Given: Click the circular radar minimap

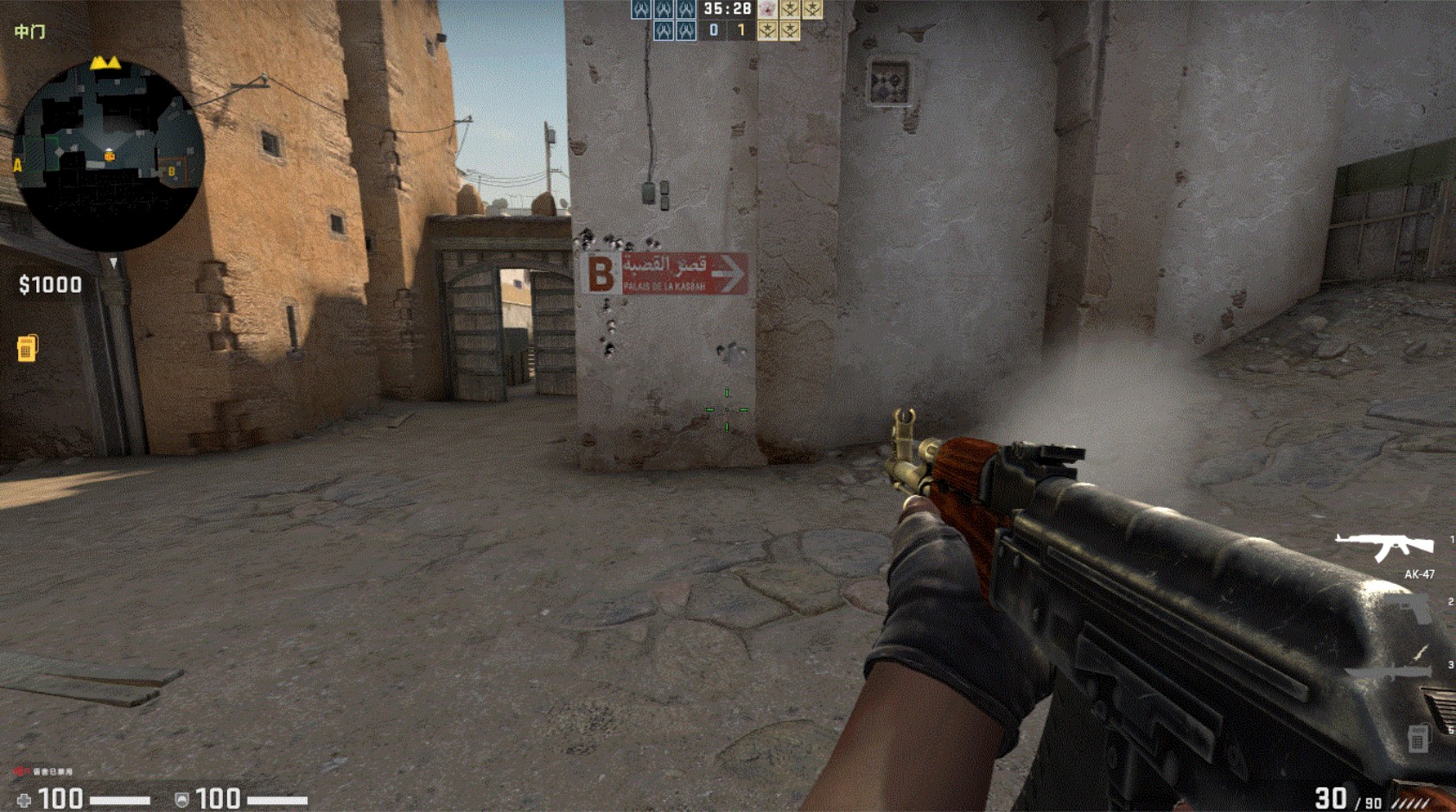Looking at the screenshot, I should (109, 155).
